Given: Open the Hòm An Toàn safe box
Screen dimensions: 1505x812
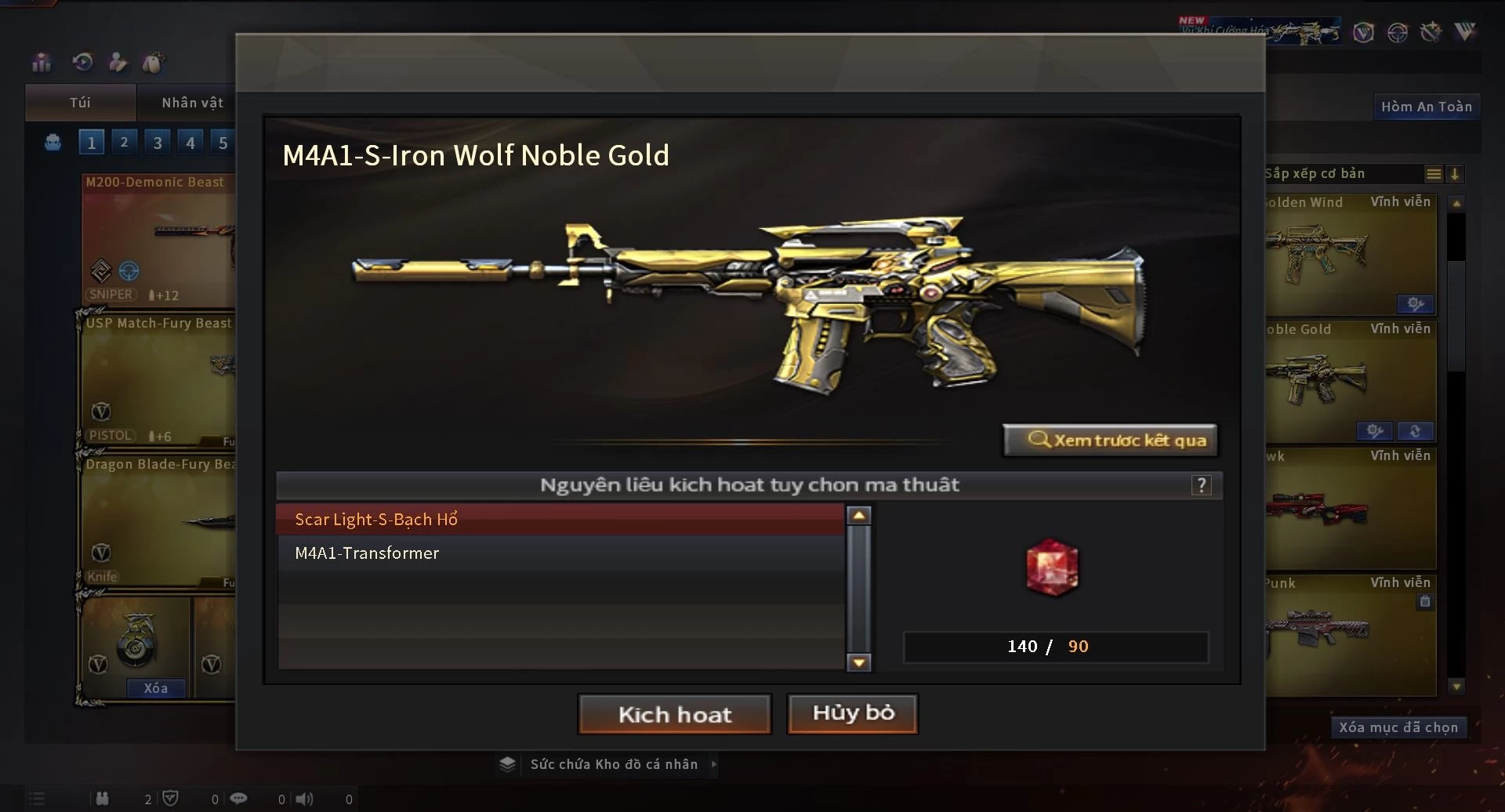Looking at the screenshot, I should [x=1426, y=107].
